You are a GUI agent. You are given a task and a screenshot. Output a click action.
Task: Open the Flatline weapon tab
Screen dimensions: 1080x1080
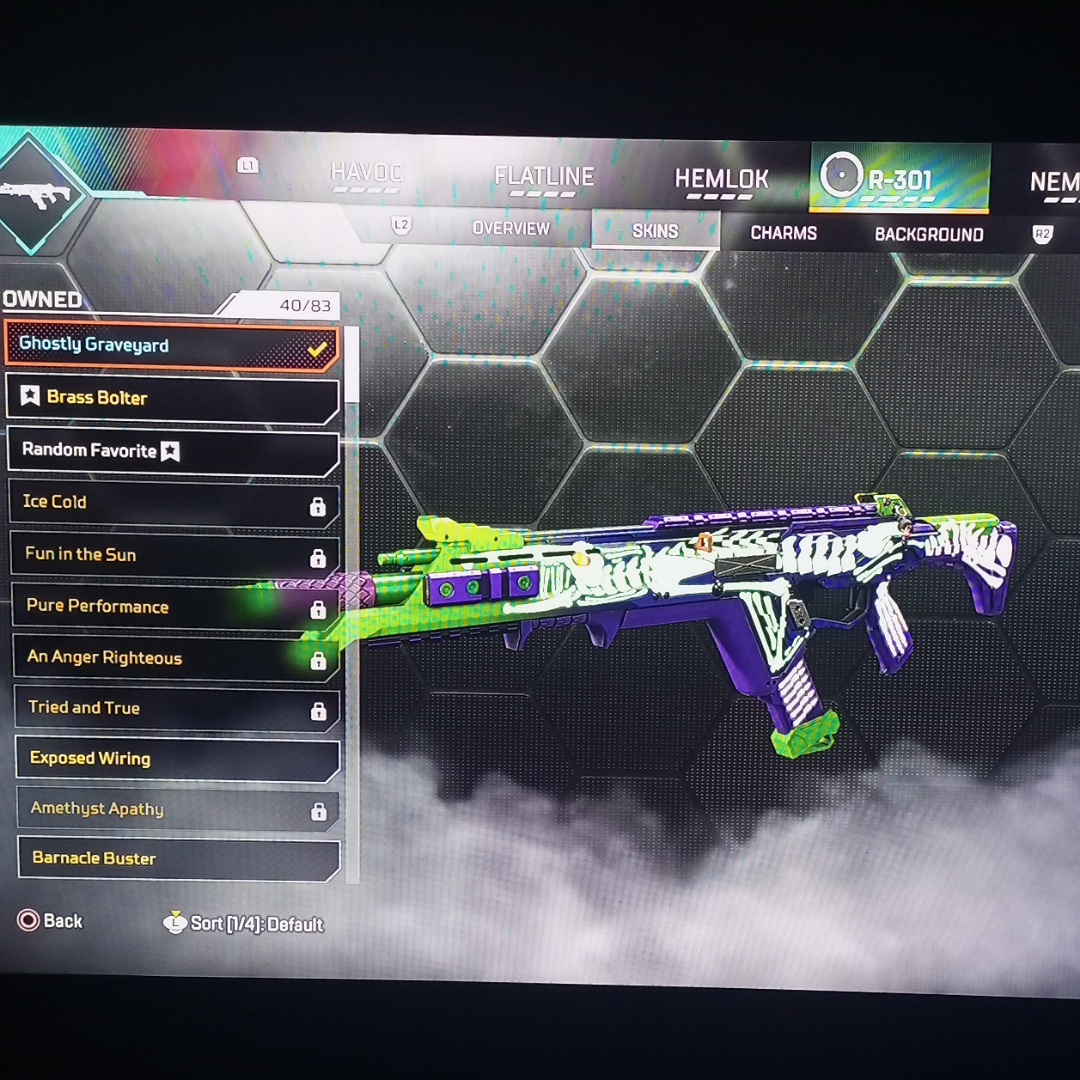544,178
